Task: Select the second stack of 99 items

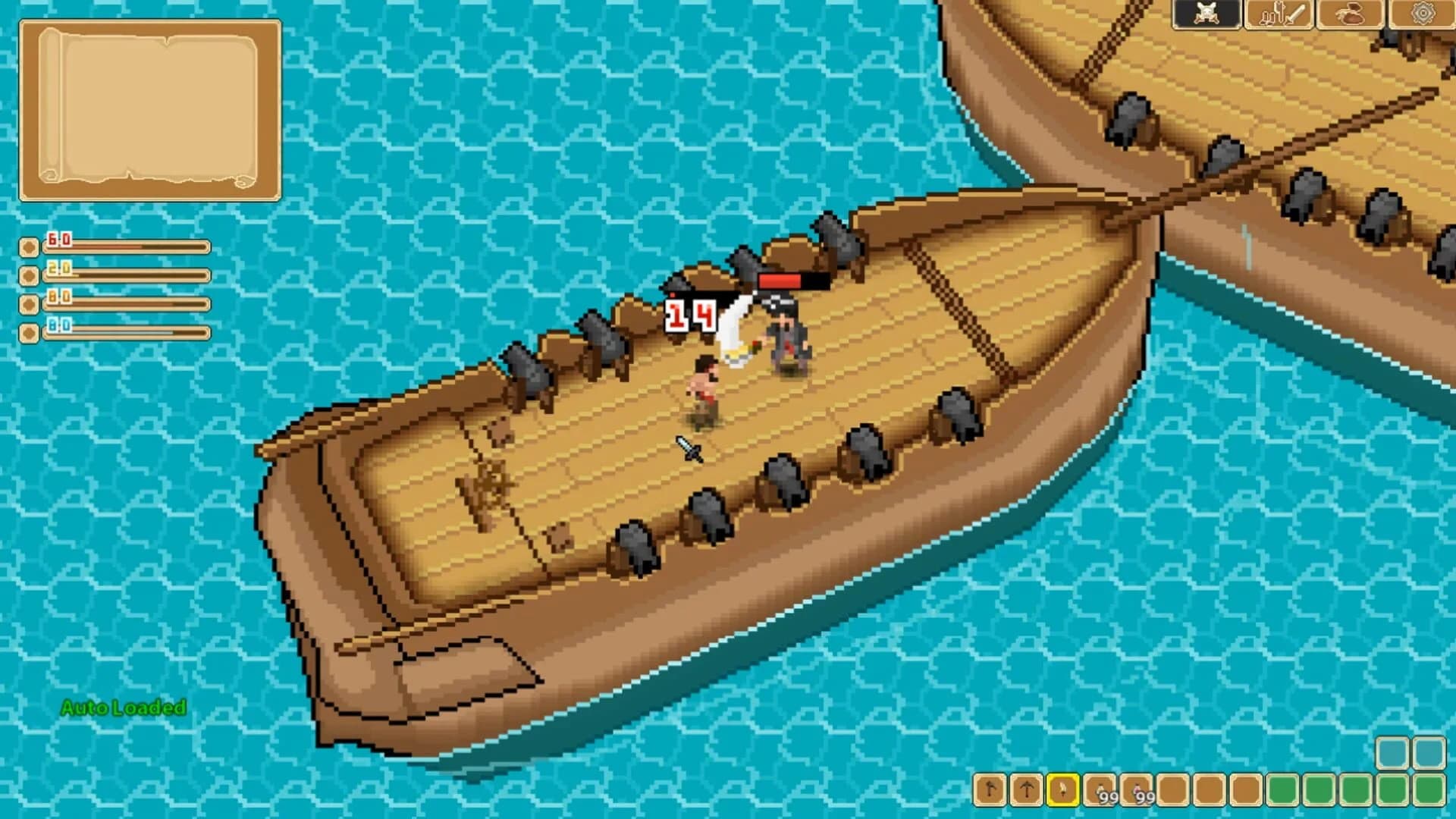Action: (x=1136, y=790)
